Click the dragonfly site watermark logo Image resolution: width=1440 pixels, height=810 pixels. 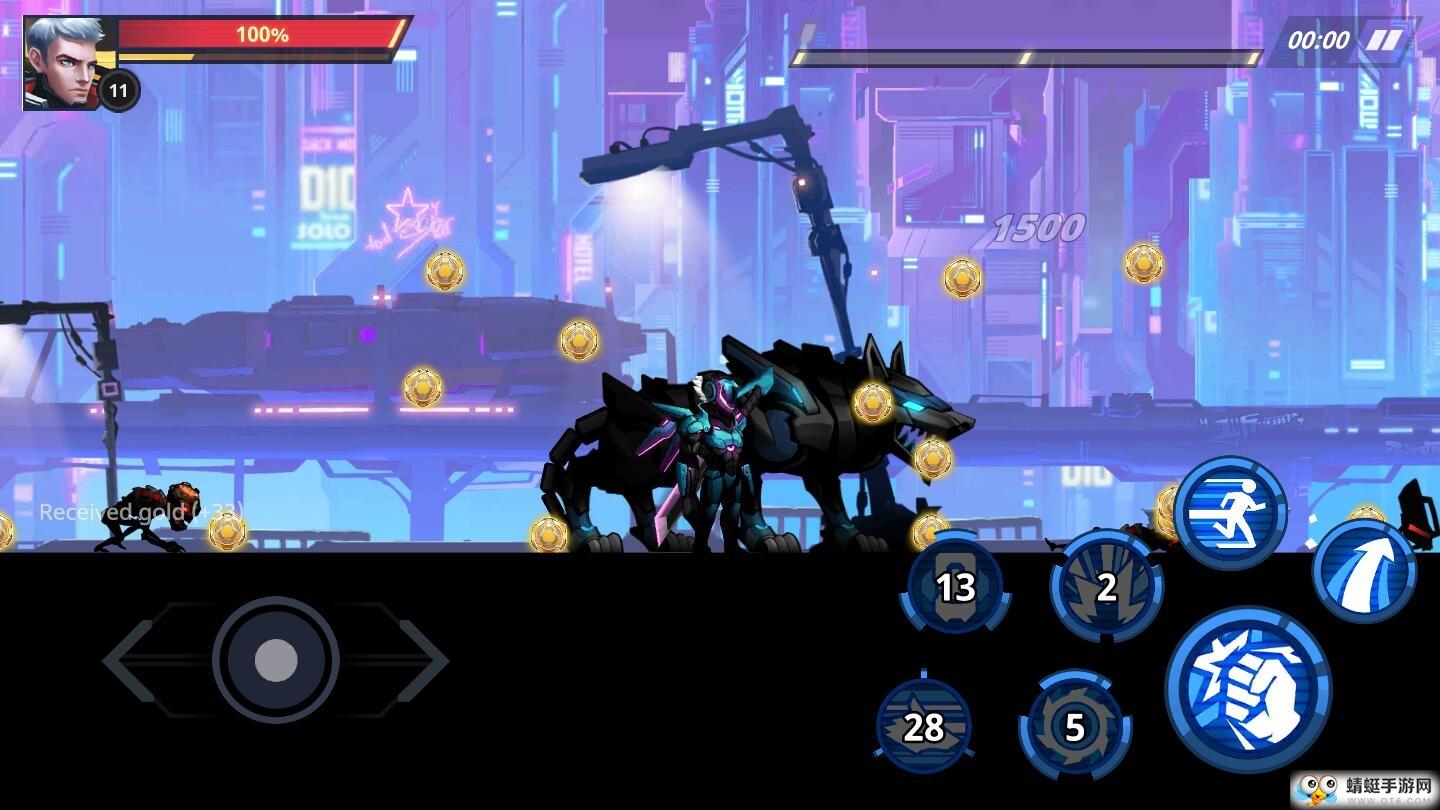1362,789
